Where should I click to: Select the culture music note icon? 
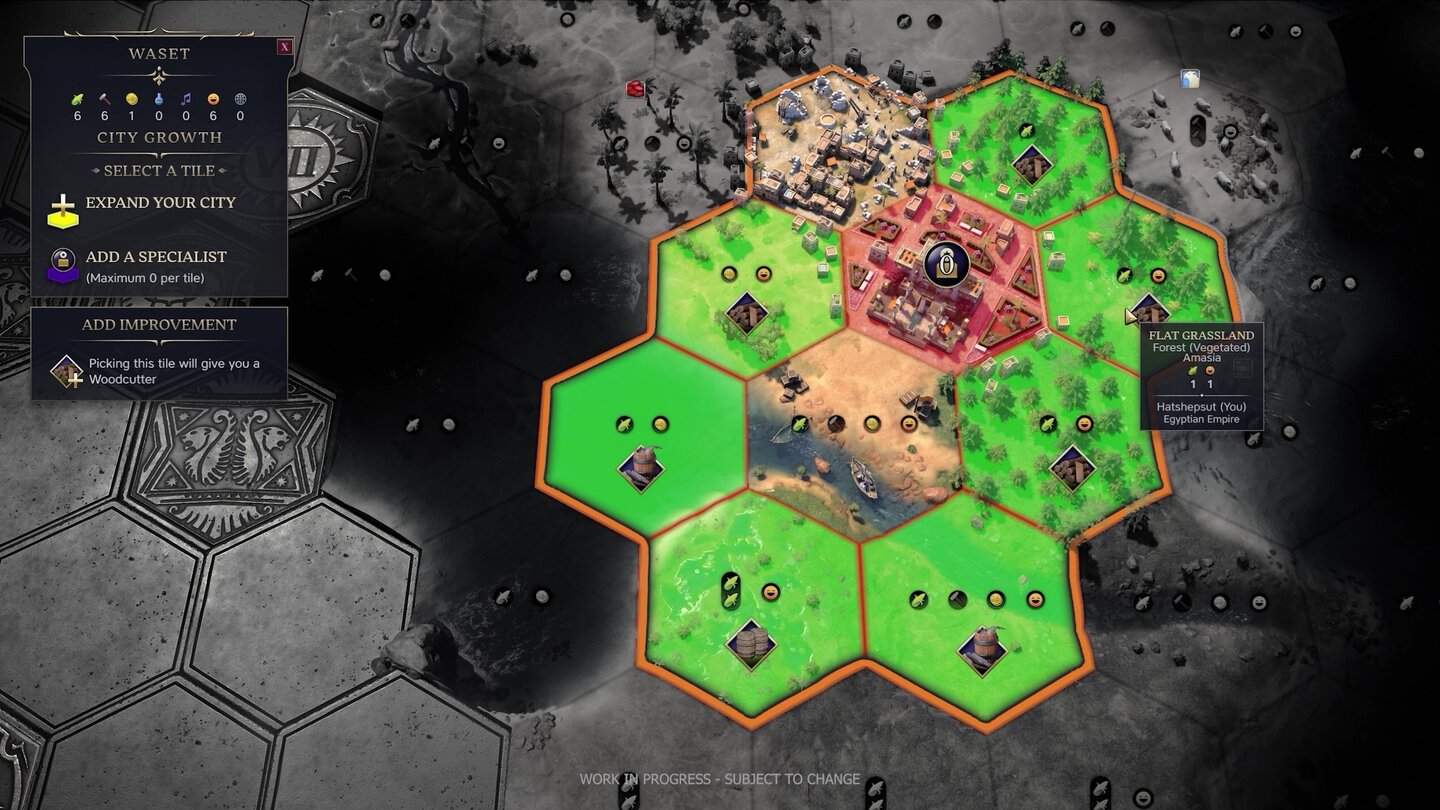[x=186, y=100]
